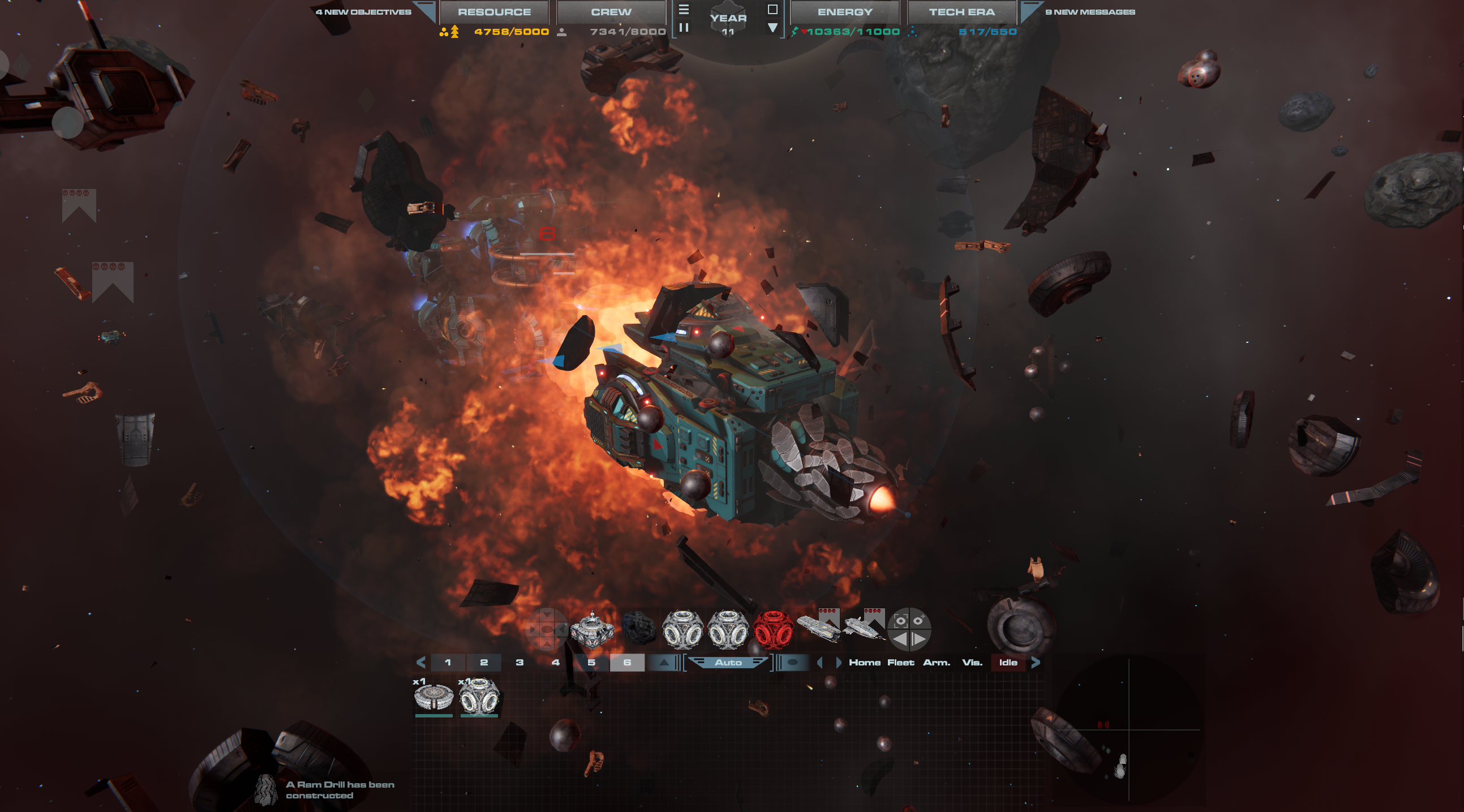Select the x1 disc-shaped unit in the panel
This screenshot has height=812, width=1464.
(x=433, y=697)
